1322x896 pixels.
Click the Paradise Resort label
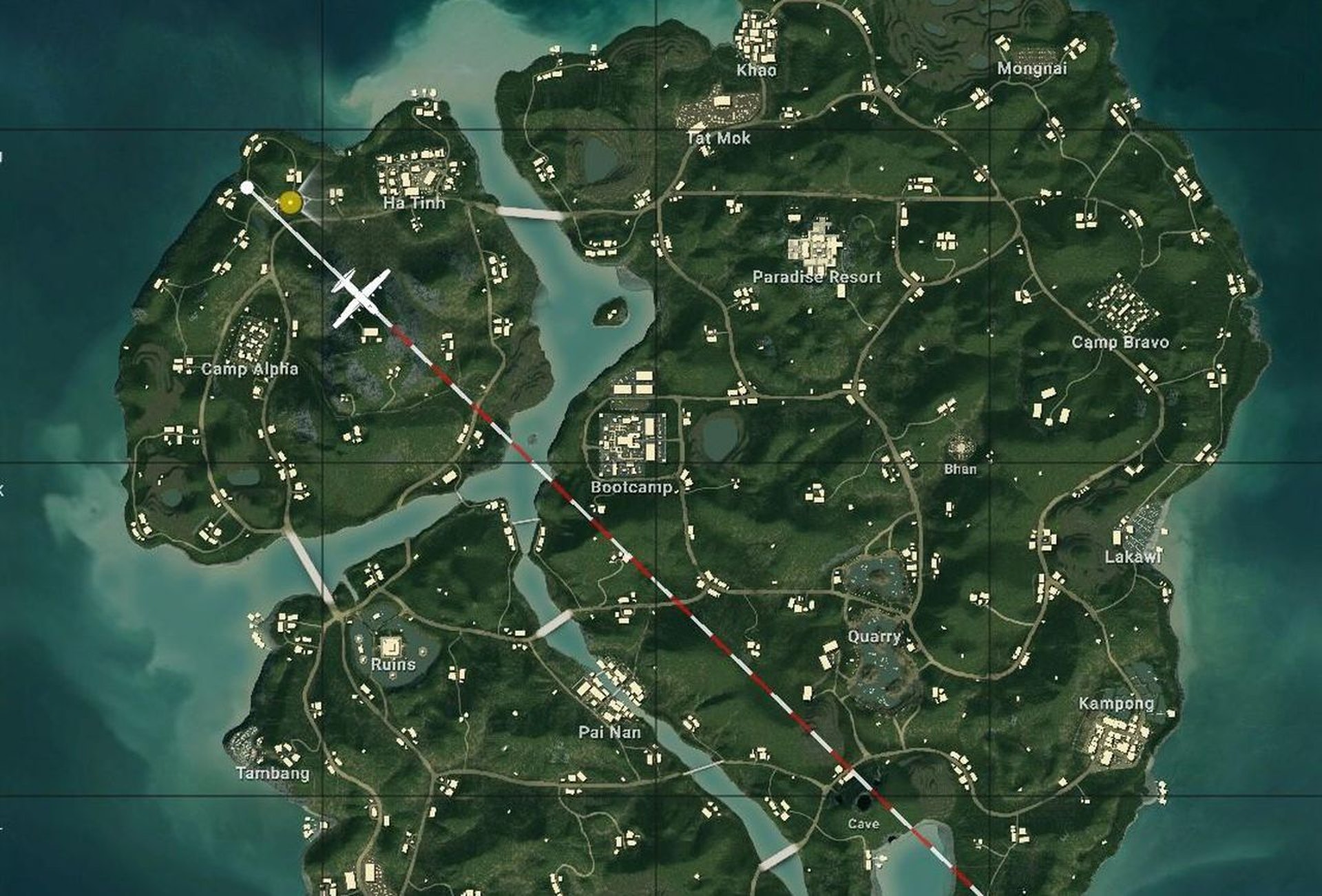[816, 277]
